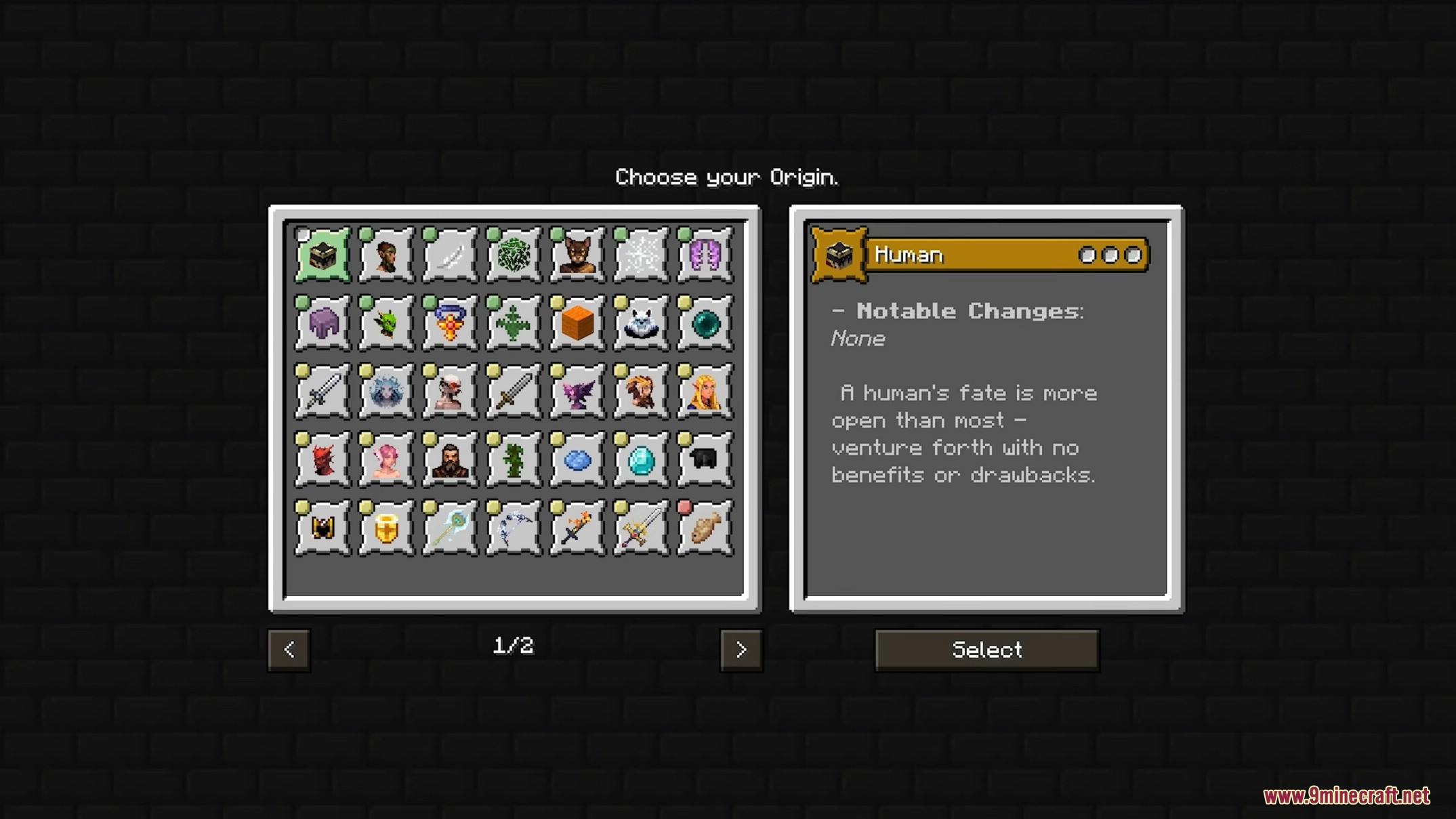Select the cobweb origin icon
1456x819 pixels.
coord(641,255)
